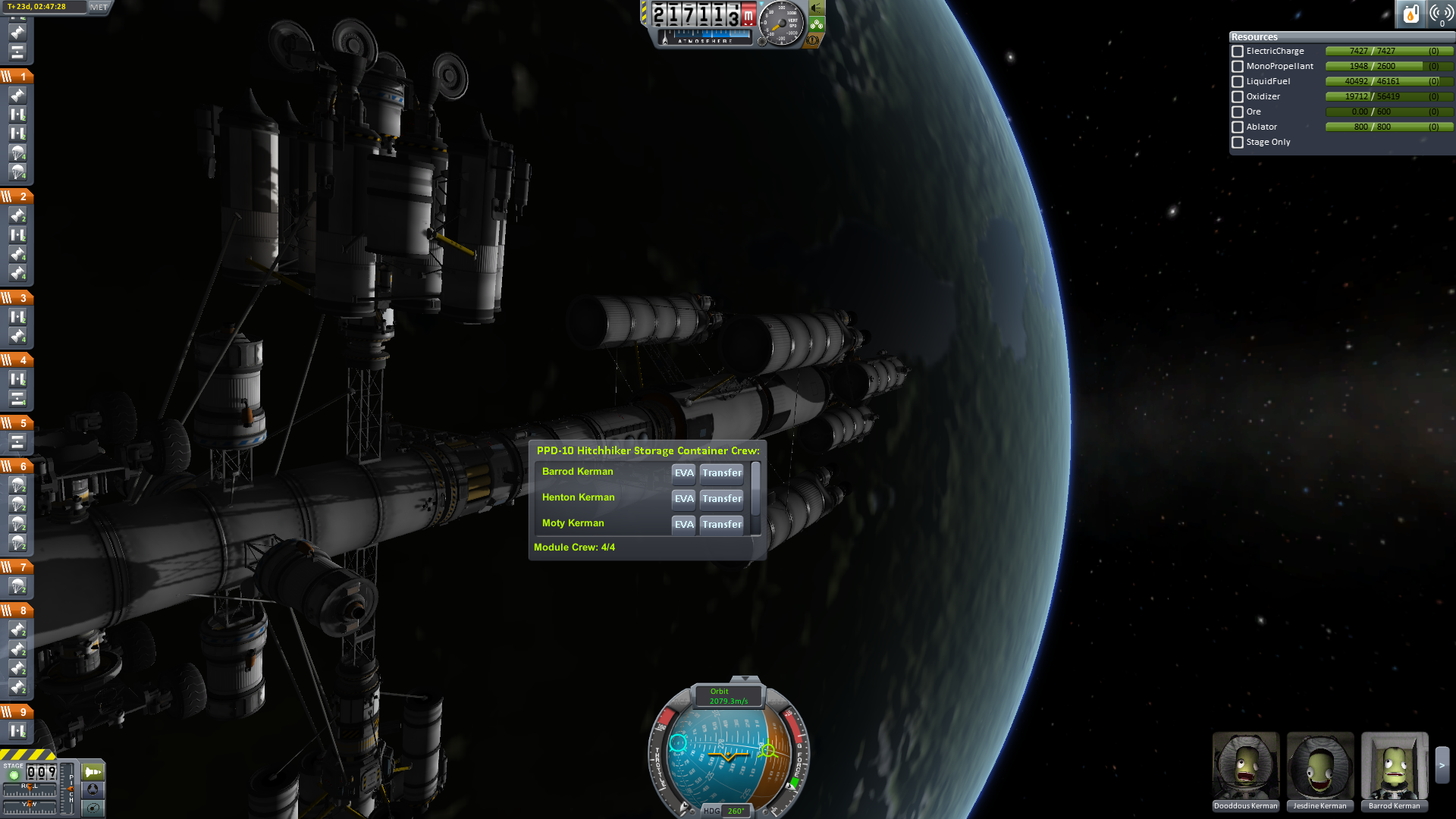Toggle the resources panel fuel icon

click(x=1410, y=14)
